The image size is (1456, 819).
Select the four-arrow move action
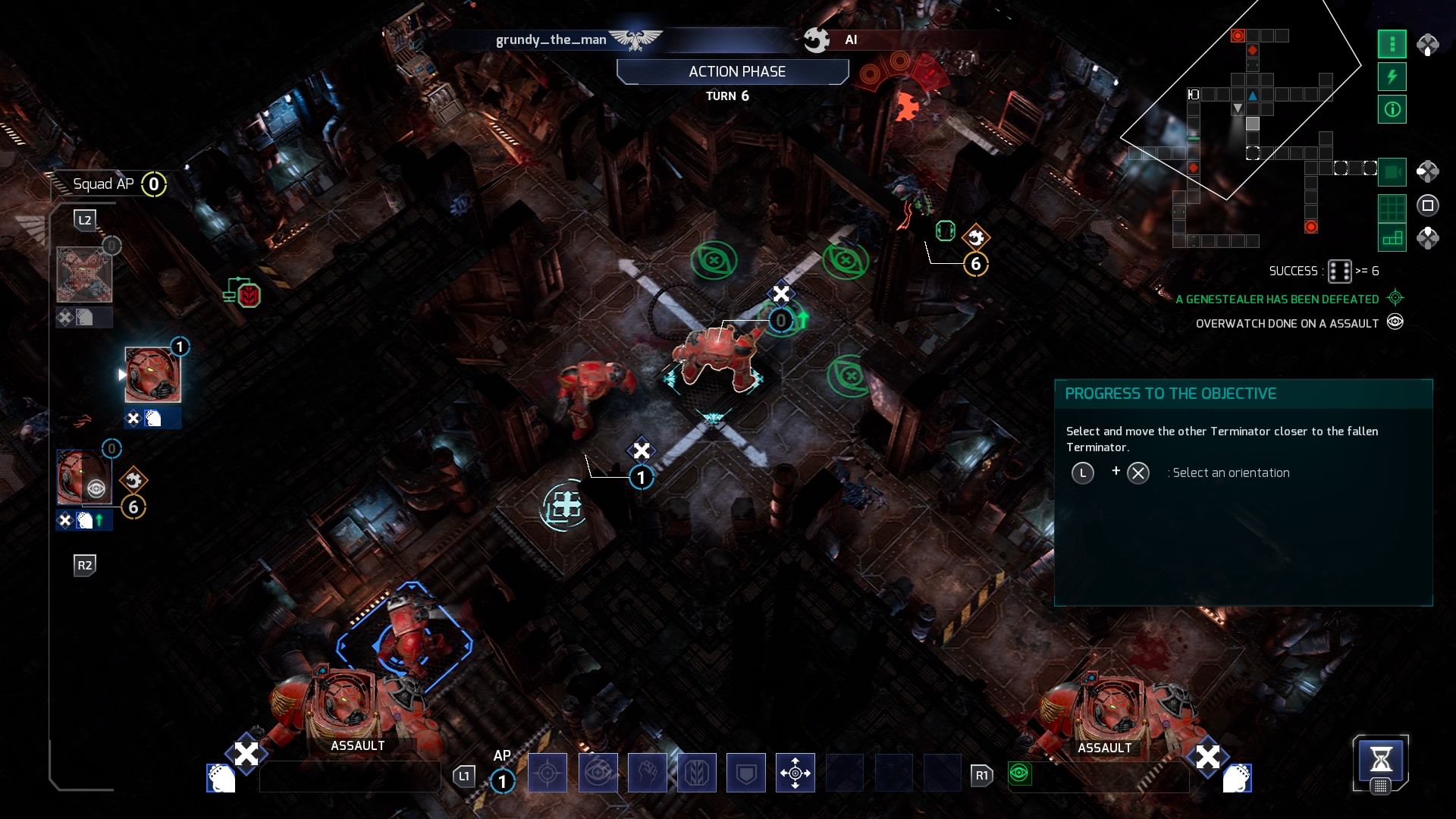click(x=795, y=773)
